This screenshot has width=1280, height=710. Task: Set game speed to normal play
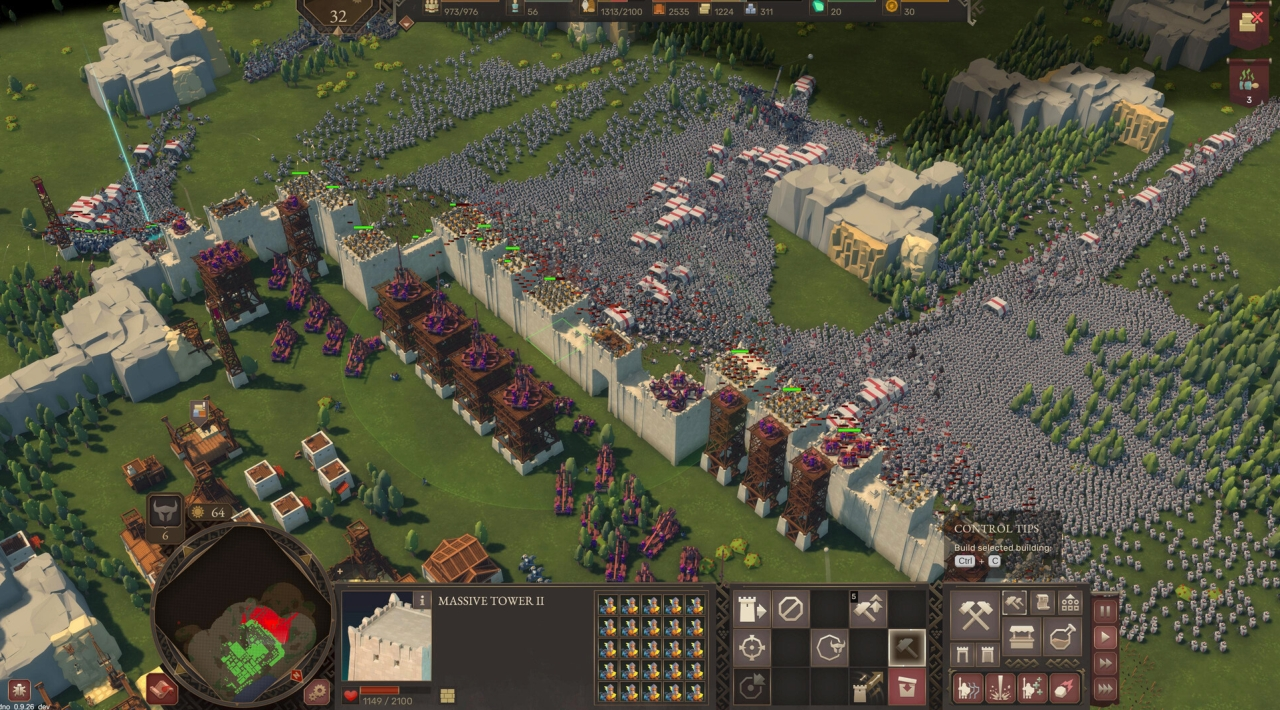click(x=1105, y=637)
